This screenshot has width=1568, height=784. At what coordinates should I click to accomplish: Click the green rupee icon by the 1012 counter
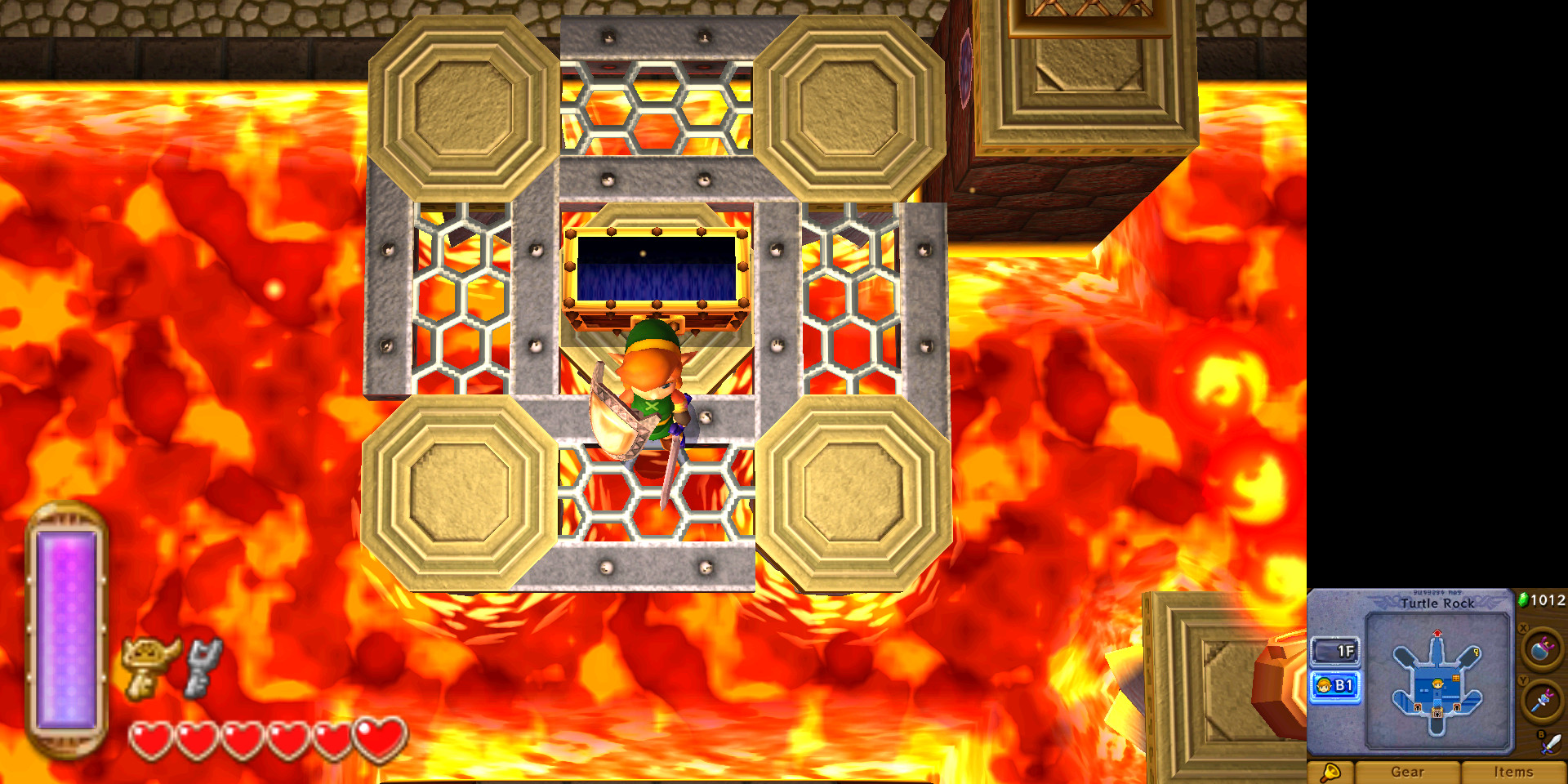[1525, 599]
